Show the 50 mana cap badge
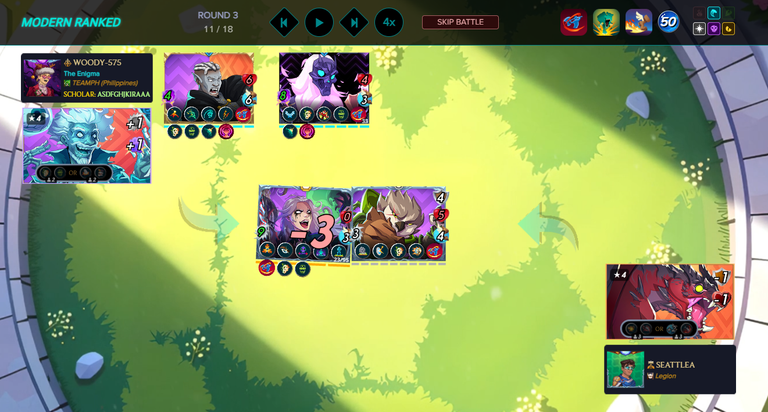 pyautogui.click(x=669, y=22)
